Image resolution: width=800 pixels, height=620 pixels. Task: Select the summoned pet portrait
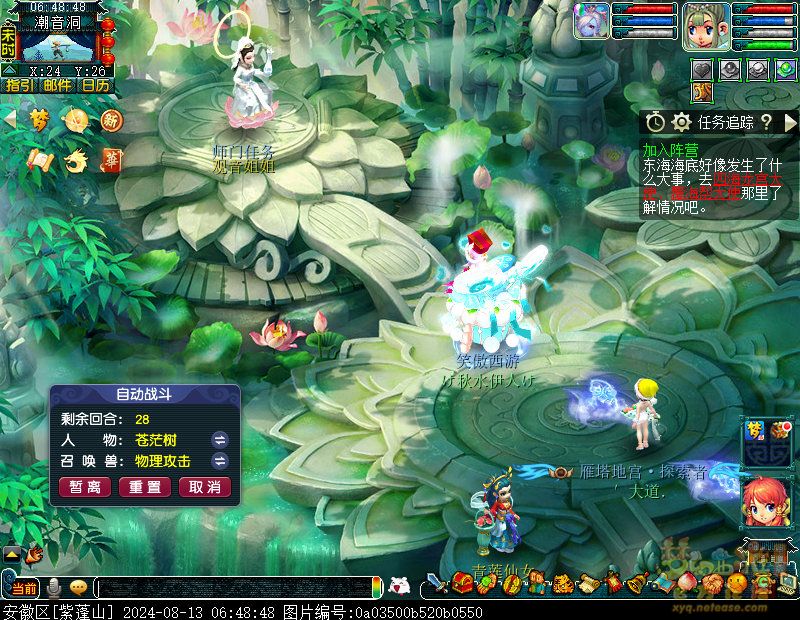pos(591,21)
